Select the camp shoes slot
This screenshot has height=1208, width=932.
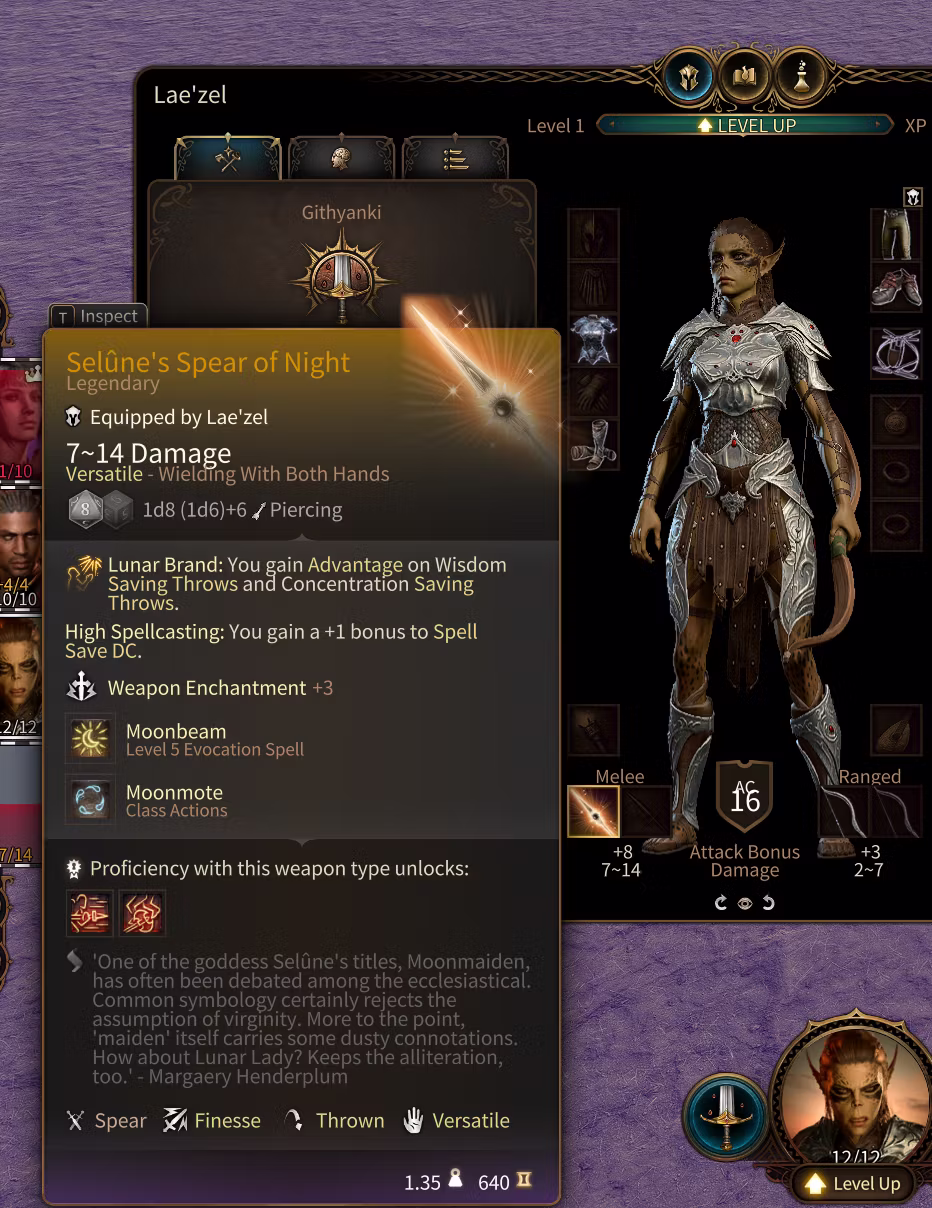pyautogui.click(x=896, y=288)
